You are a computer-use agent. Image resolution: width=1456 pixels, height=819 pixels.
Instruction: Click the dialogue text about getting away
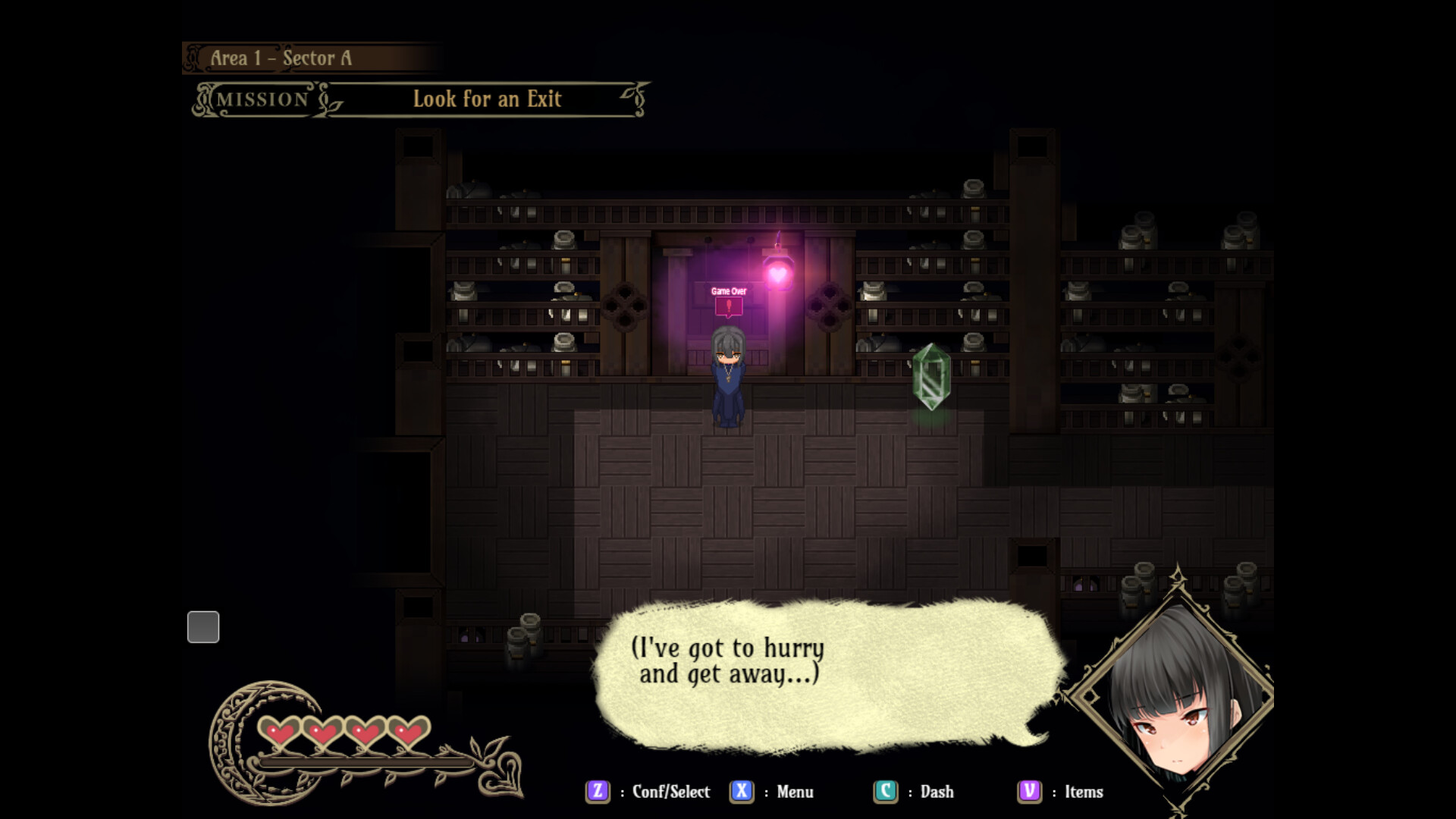point(726,661)
